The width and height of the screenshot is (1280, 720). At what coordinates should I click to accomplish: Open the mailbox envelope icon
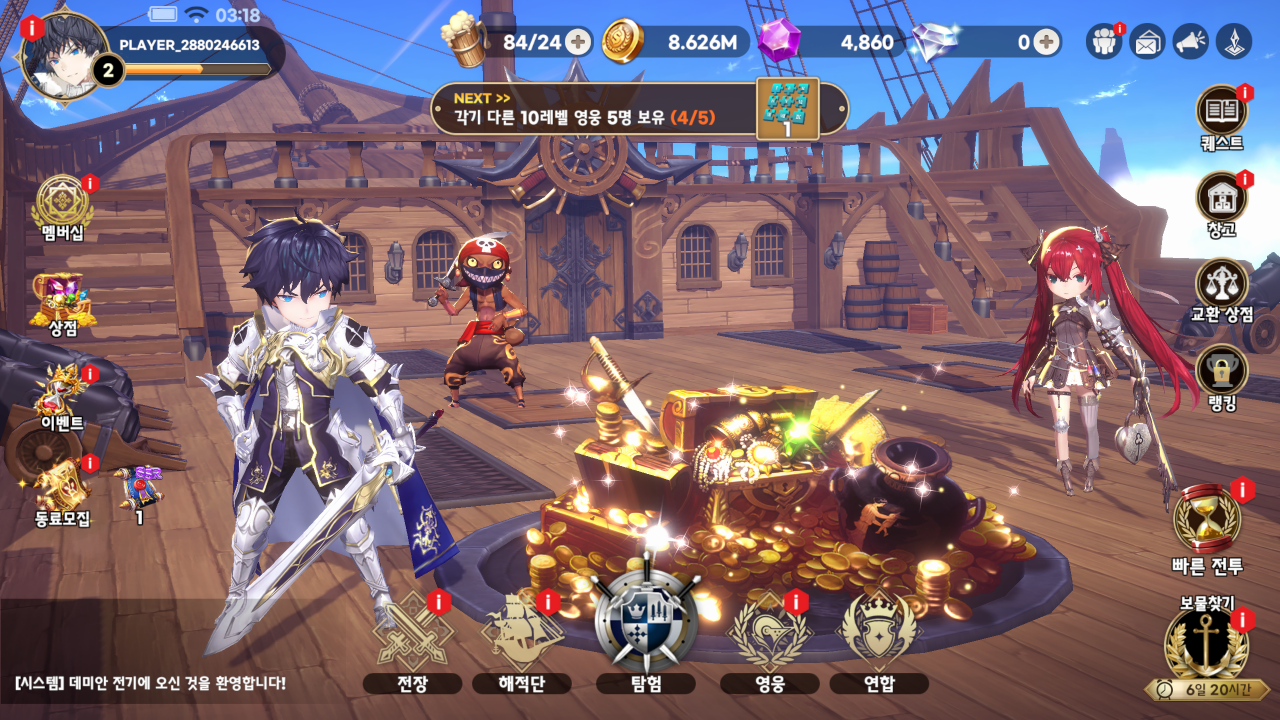coord(1147,42)
